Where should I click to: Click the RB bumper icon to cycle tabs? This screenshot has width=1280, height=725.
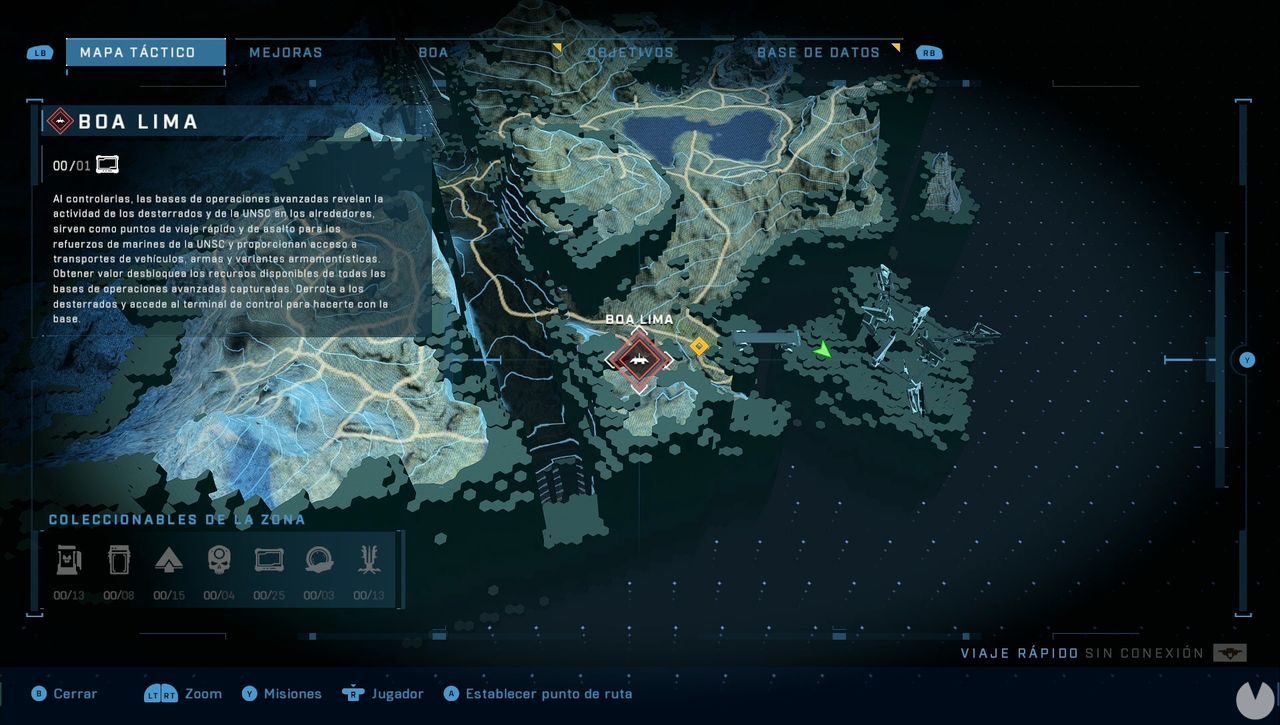928,52
